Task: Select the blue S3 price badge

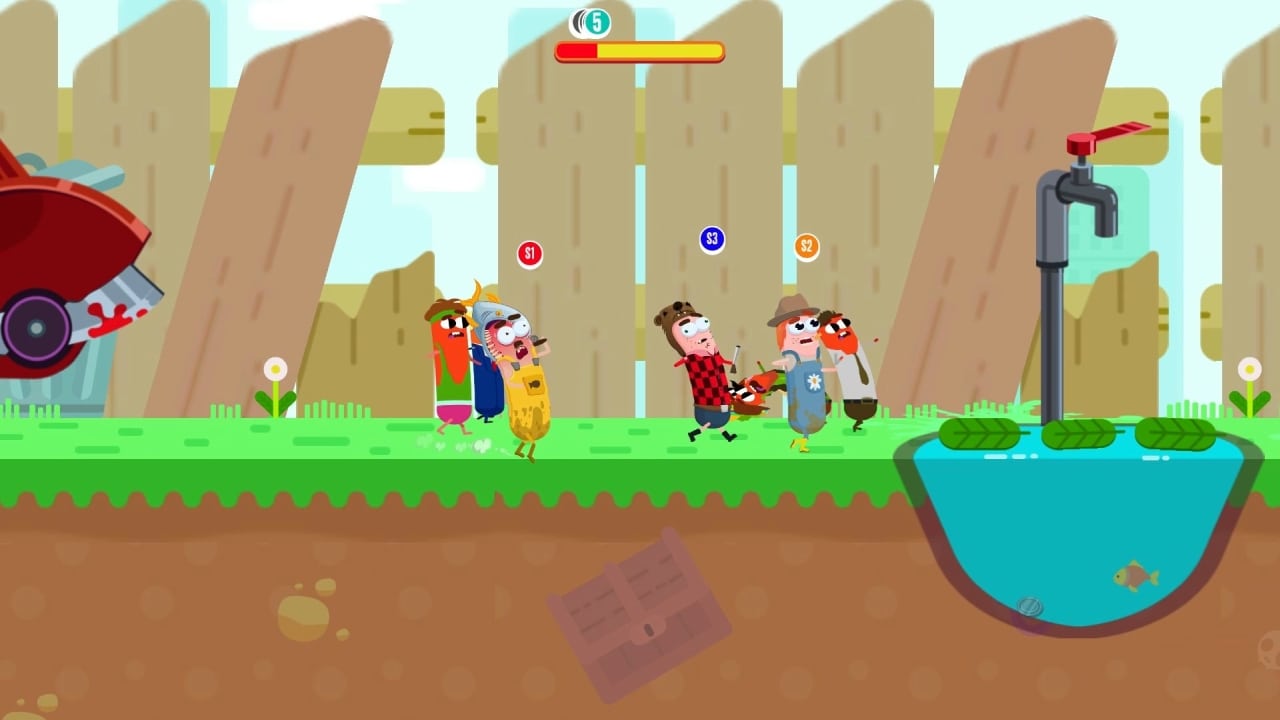Action: (712, 238)
